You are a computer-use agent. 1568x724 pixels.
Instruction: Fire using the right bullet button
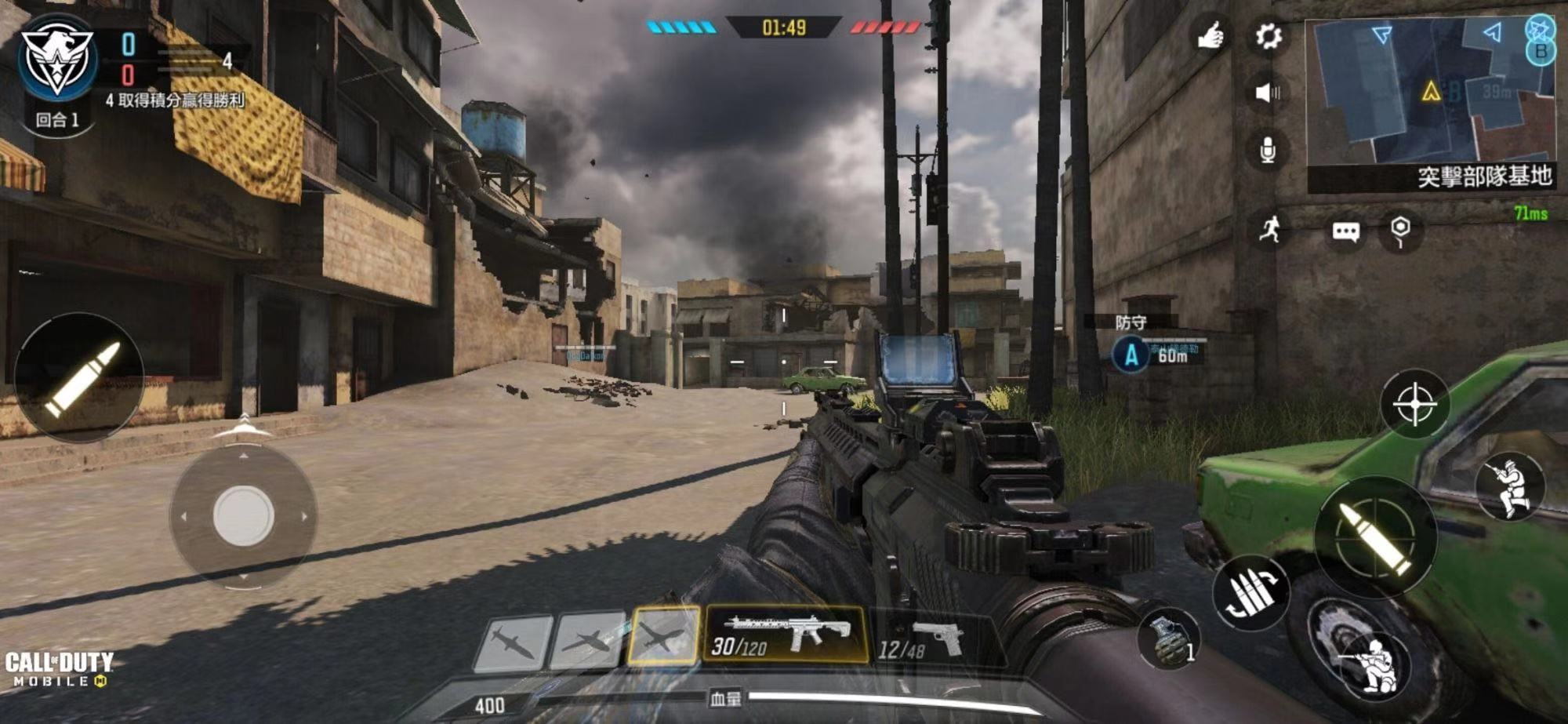1375,537
